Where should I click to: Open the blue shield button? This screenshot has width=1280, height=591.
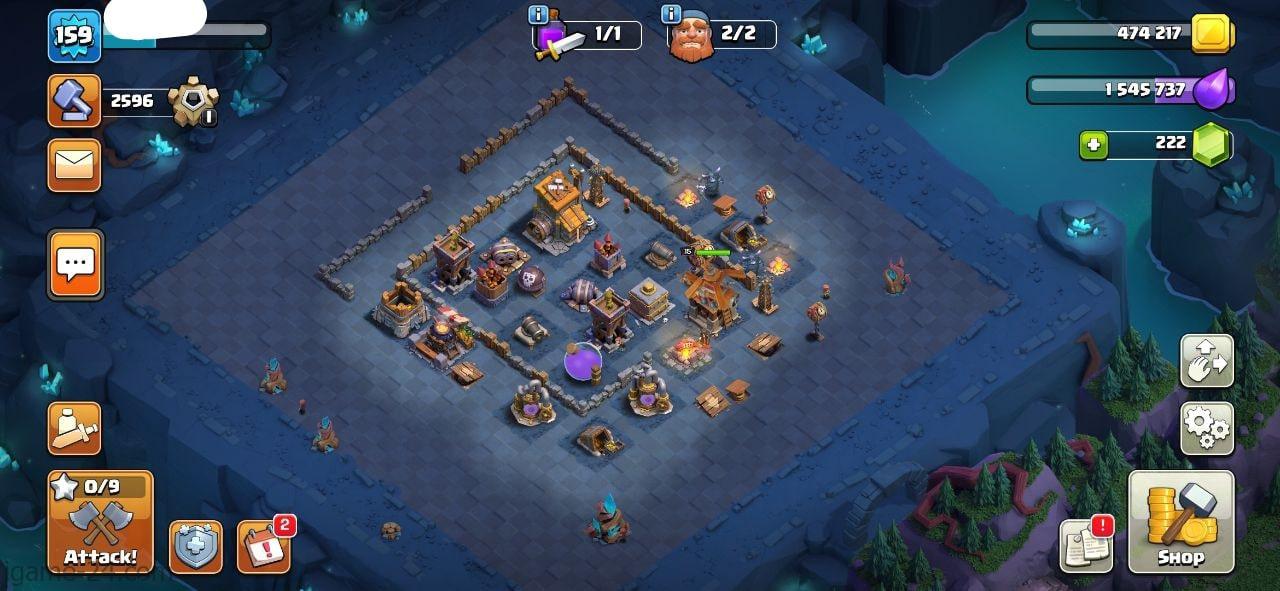195,547
